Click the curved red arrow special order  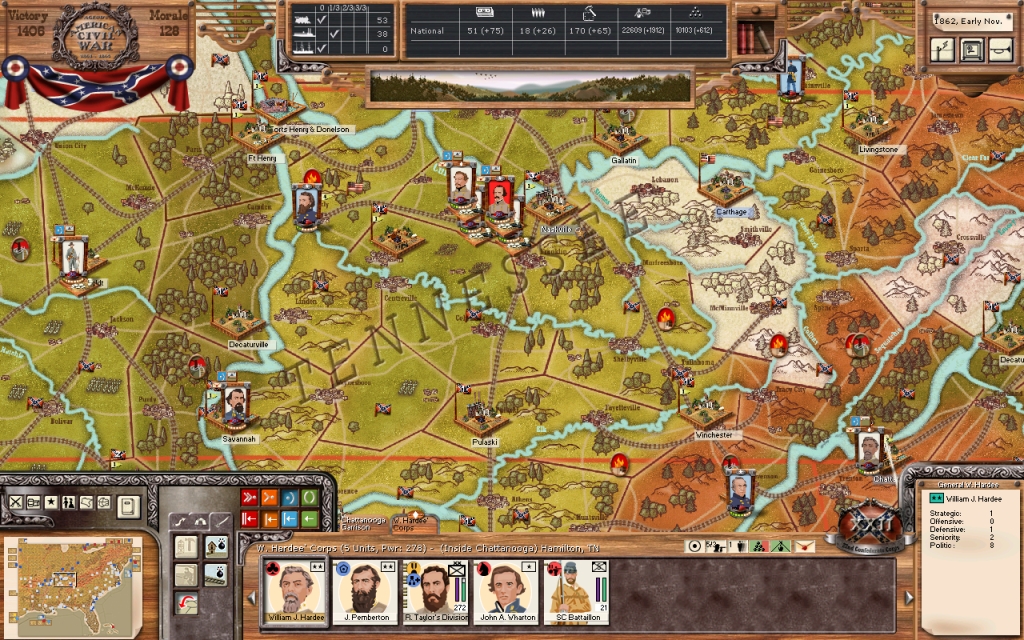coord(187,604)
